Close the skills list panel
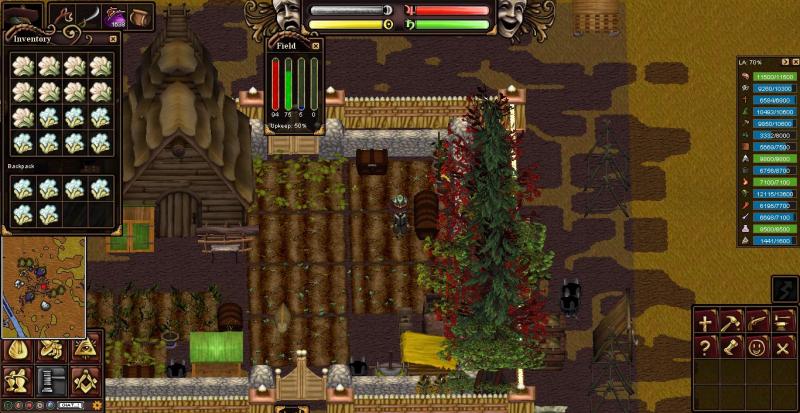The image size is (800, 413). click(x=795, y=62)
